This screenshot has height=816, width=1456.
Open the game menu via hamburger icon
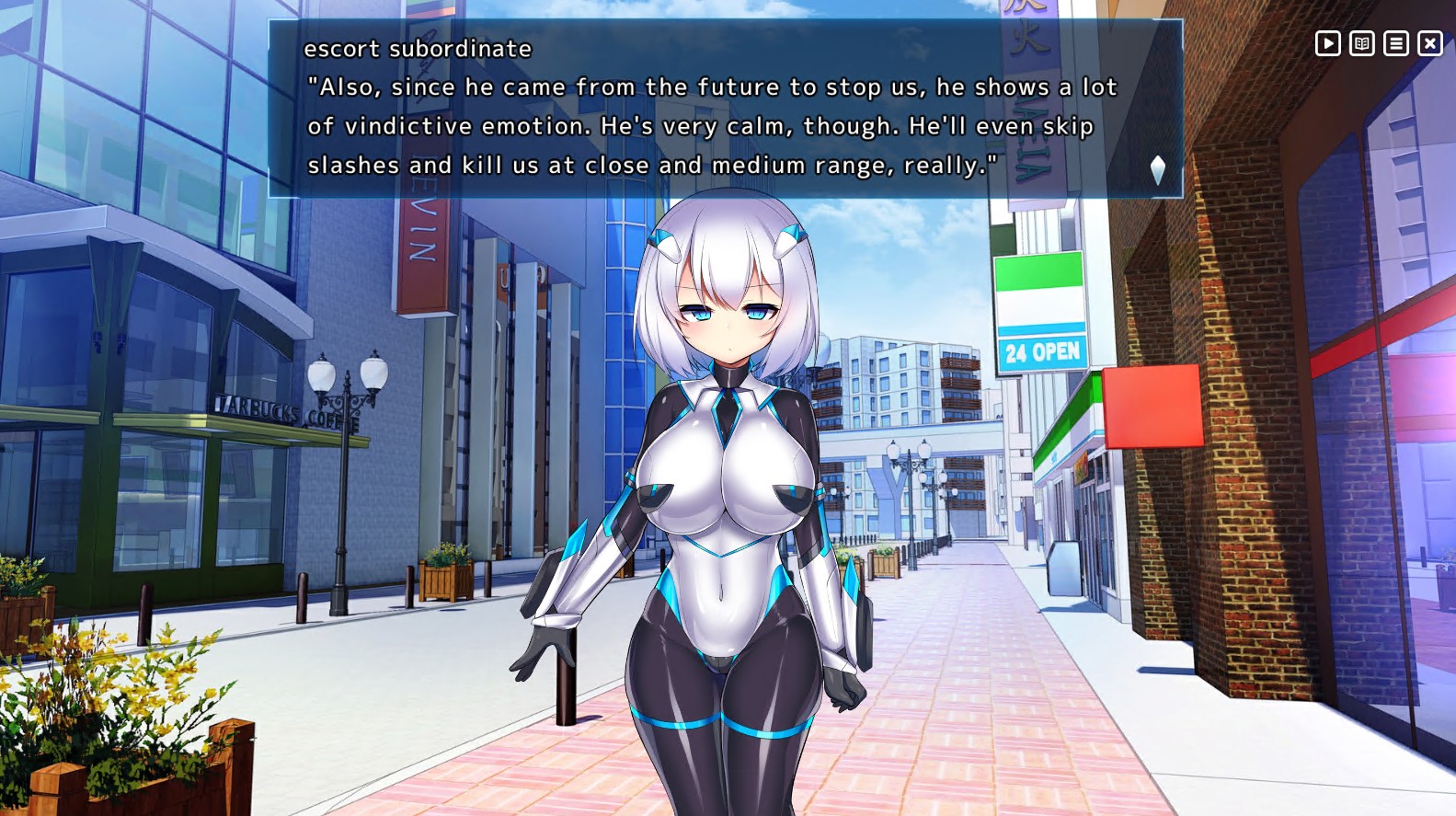1394,43
